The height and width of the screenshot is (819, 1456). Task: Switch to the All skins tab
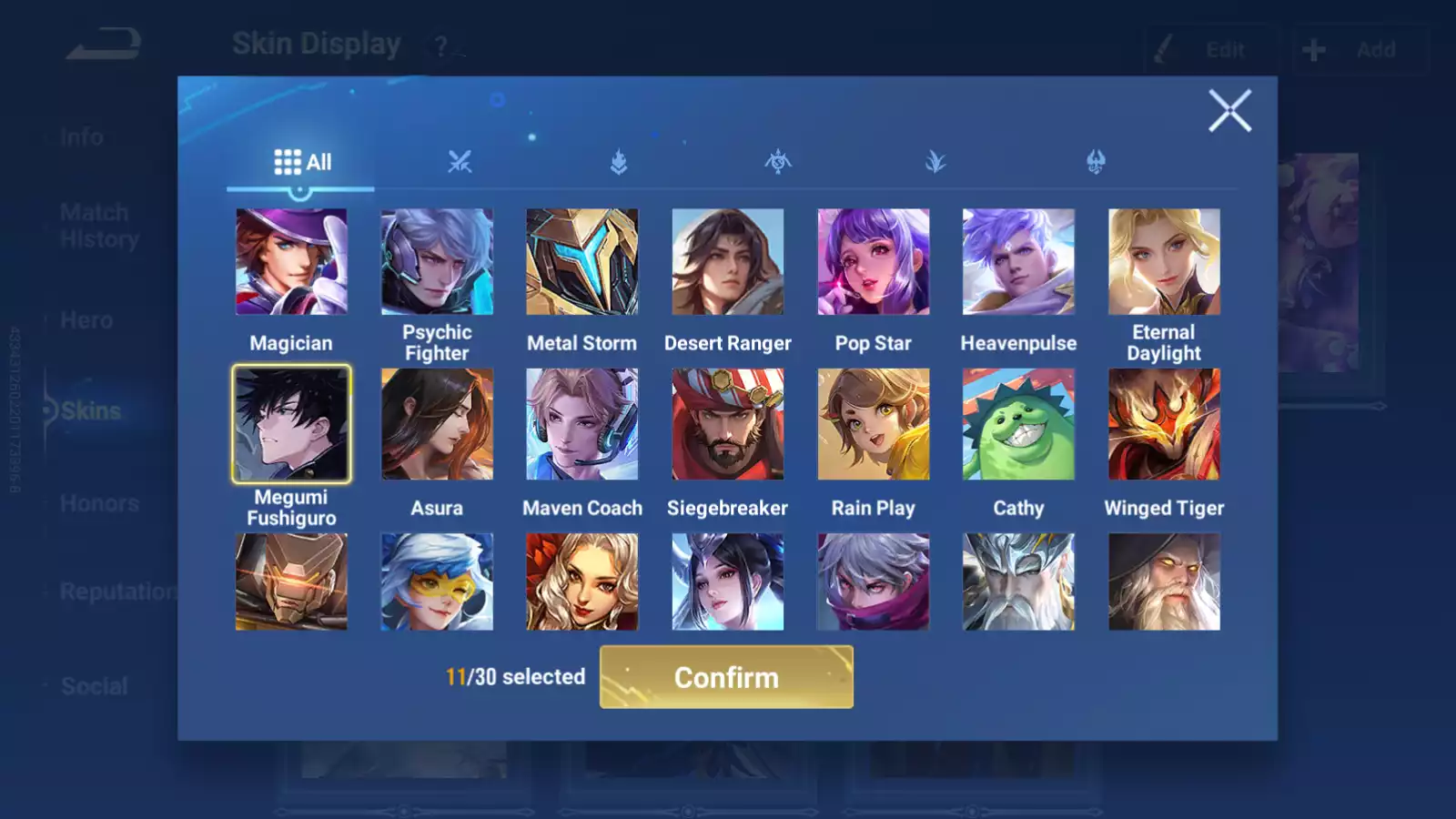coord(302,162)
